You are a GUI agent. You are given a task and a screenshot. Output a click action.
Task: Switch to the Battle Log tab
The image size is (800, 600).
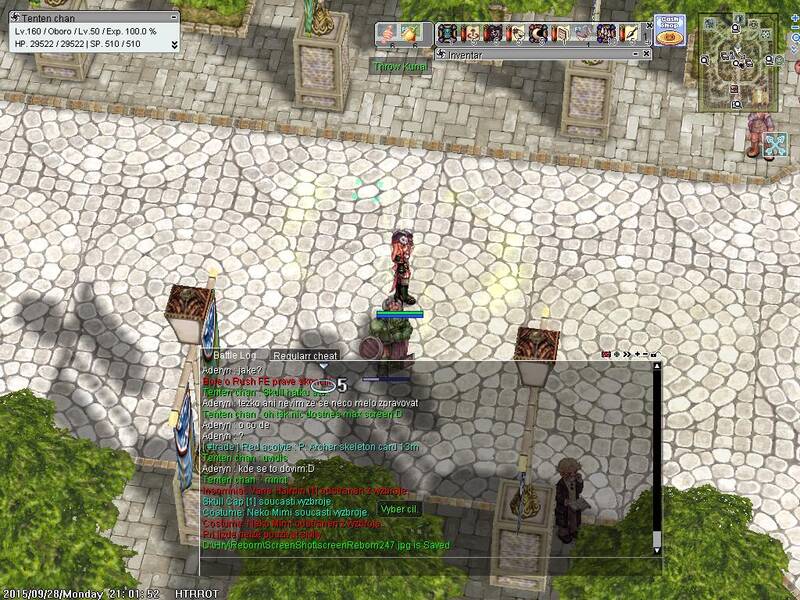coord(235,355)
